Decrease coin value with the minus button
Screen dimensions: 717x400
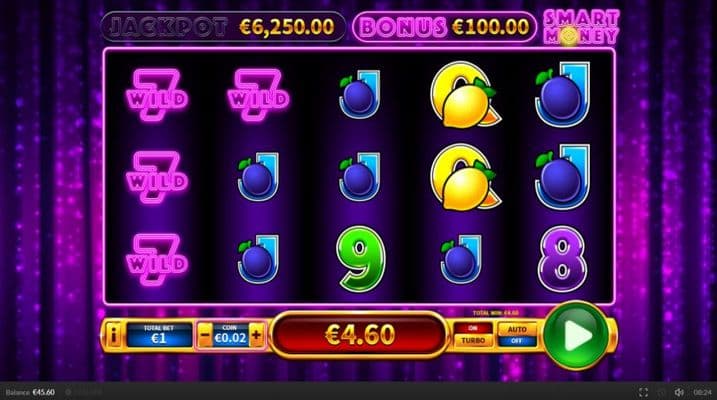(x=205, y=335)
